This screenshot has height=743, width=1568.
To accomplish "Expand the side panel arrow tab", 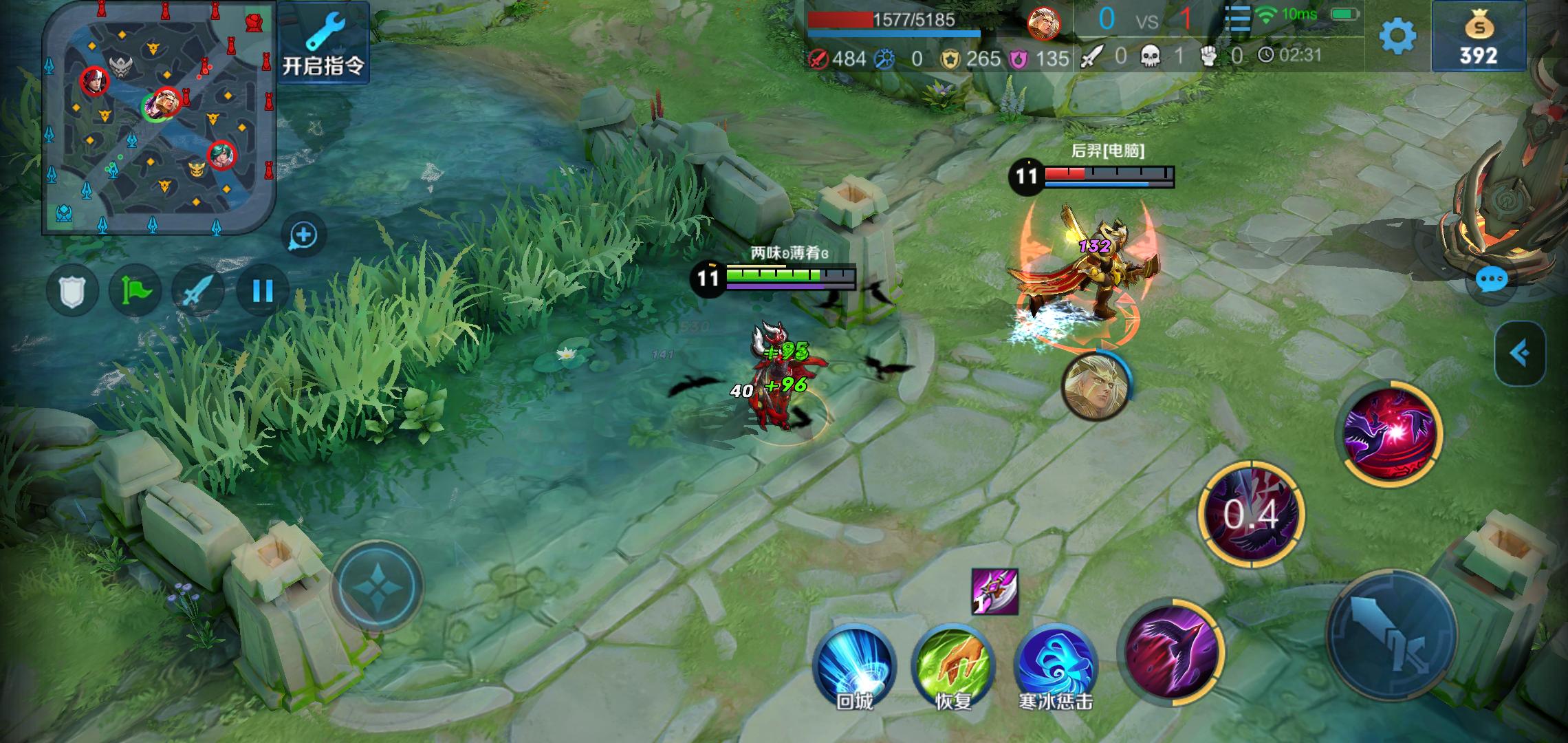I will (x=1520, y=354).
